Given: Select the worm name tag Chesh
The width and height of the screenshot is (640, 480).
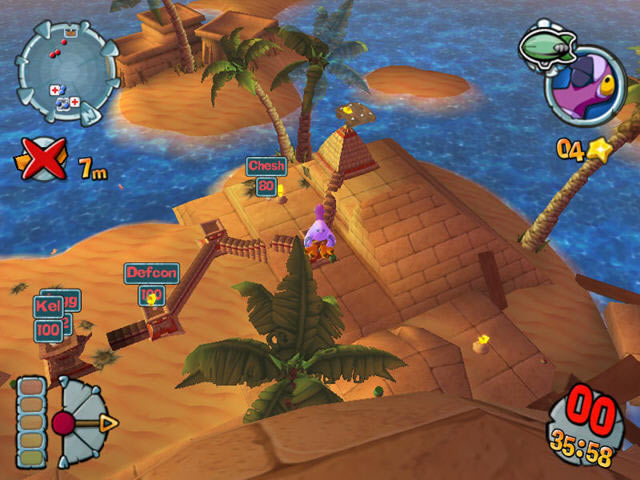Looking at the screenshot, I should pyautogui.click(x=267, y=166).
